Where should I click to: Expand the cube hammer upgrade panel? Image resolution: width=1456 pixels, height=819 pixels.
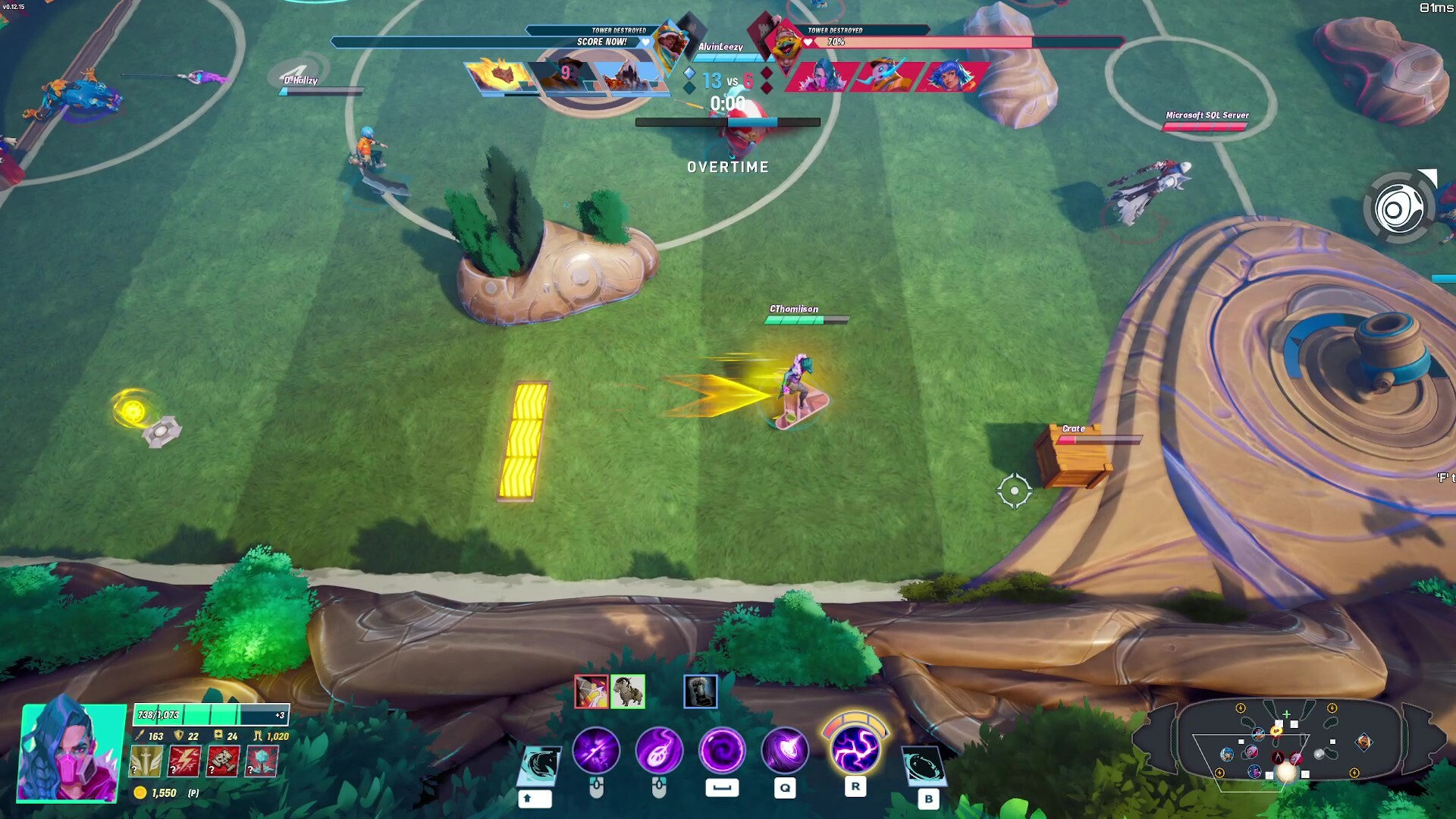point(261,762)
